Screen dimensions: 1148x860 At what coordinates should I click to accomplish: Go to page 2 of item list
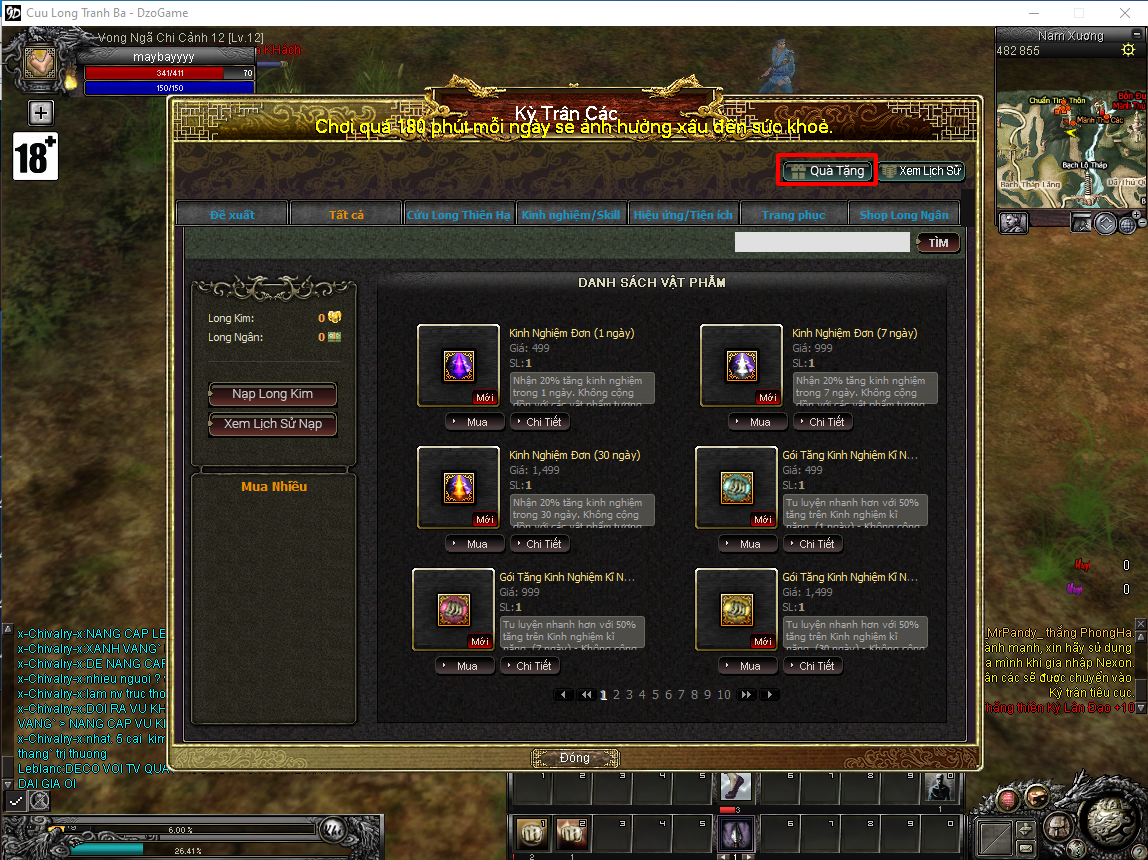coord(617,694)
